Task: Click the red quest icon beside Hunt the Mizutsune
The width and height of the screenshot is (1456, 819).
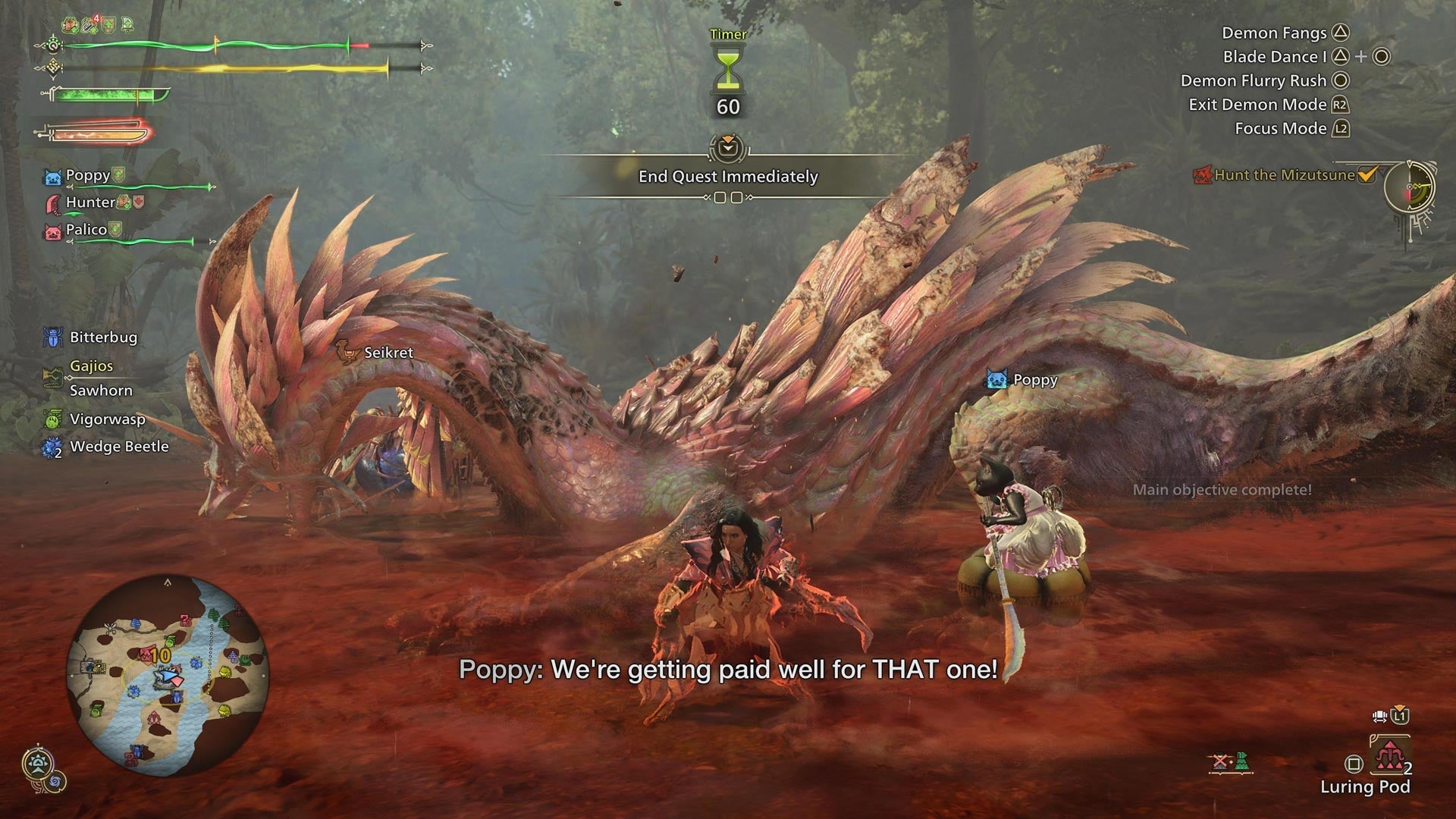Action: pyautogui.click(x=1203, y=175)
